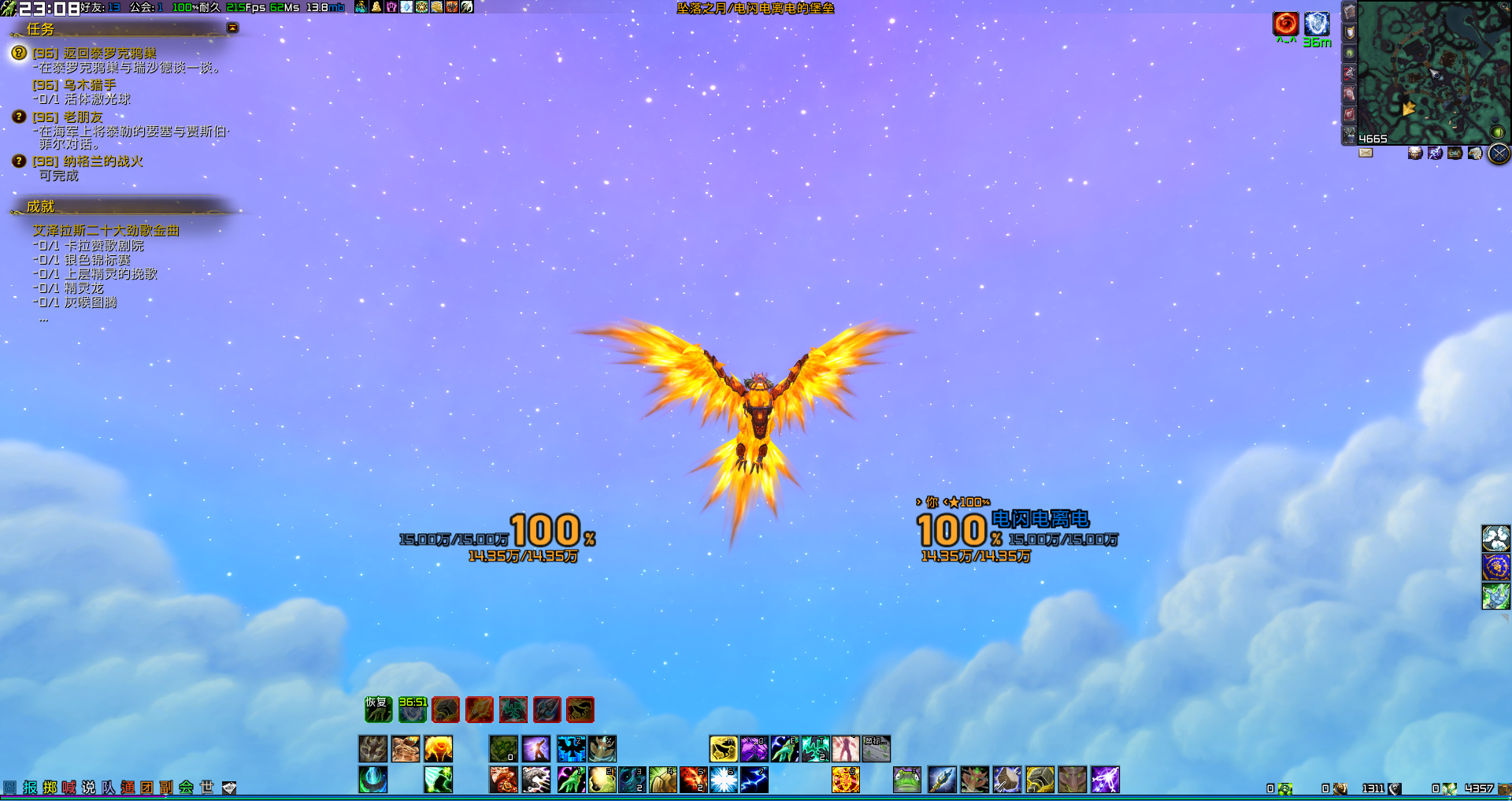Image resolution: width=1512 pixels, height=801 pixels.
Task: Cast the white frost burst ability
Action: [724, 780]
